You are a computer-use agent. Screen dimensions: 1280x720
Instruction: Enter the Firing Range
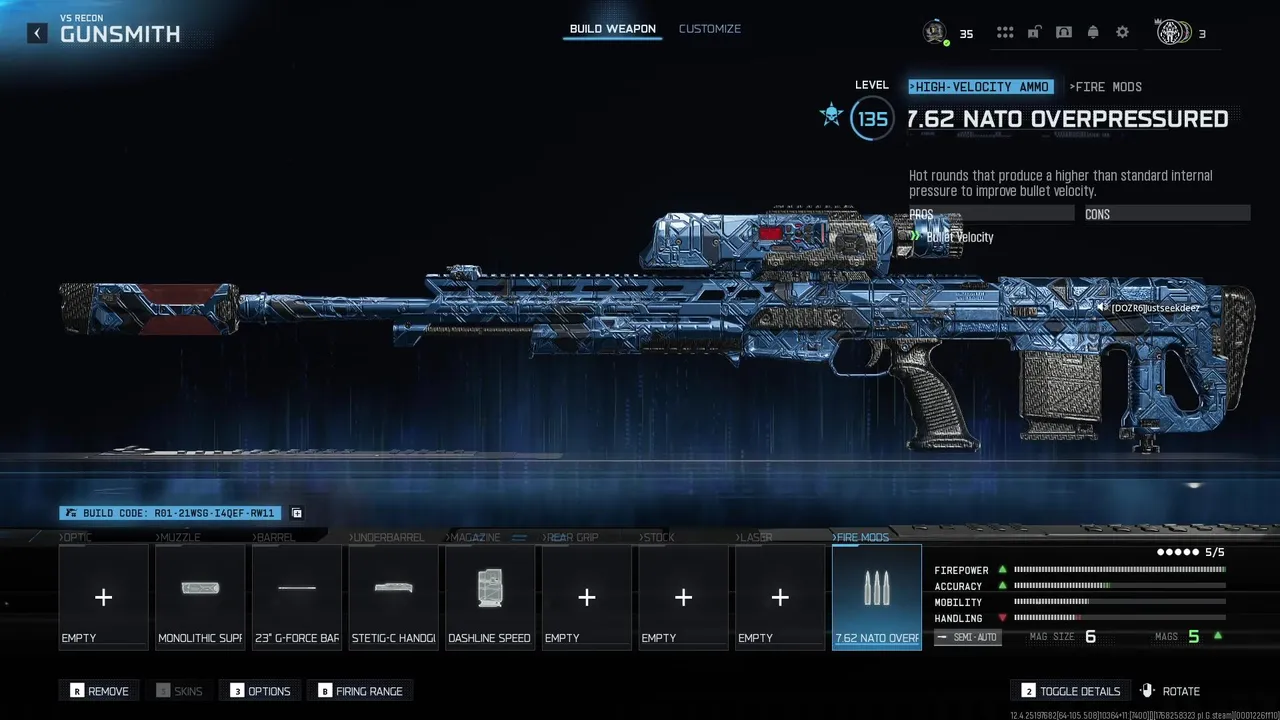pos(361,691)
